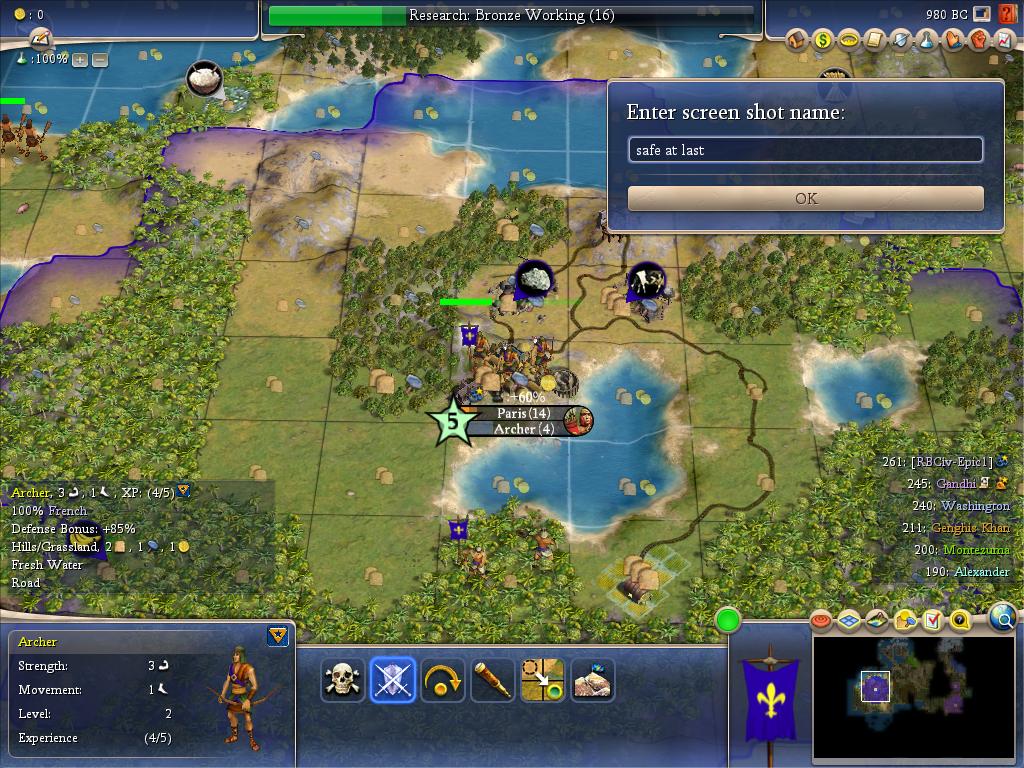
Task: Activate the Go To map-arrow command
Action: pyautogui.click(x=542, y=680)
